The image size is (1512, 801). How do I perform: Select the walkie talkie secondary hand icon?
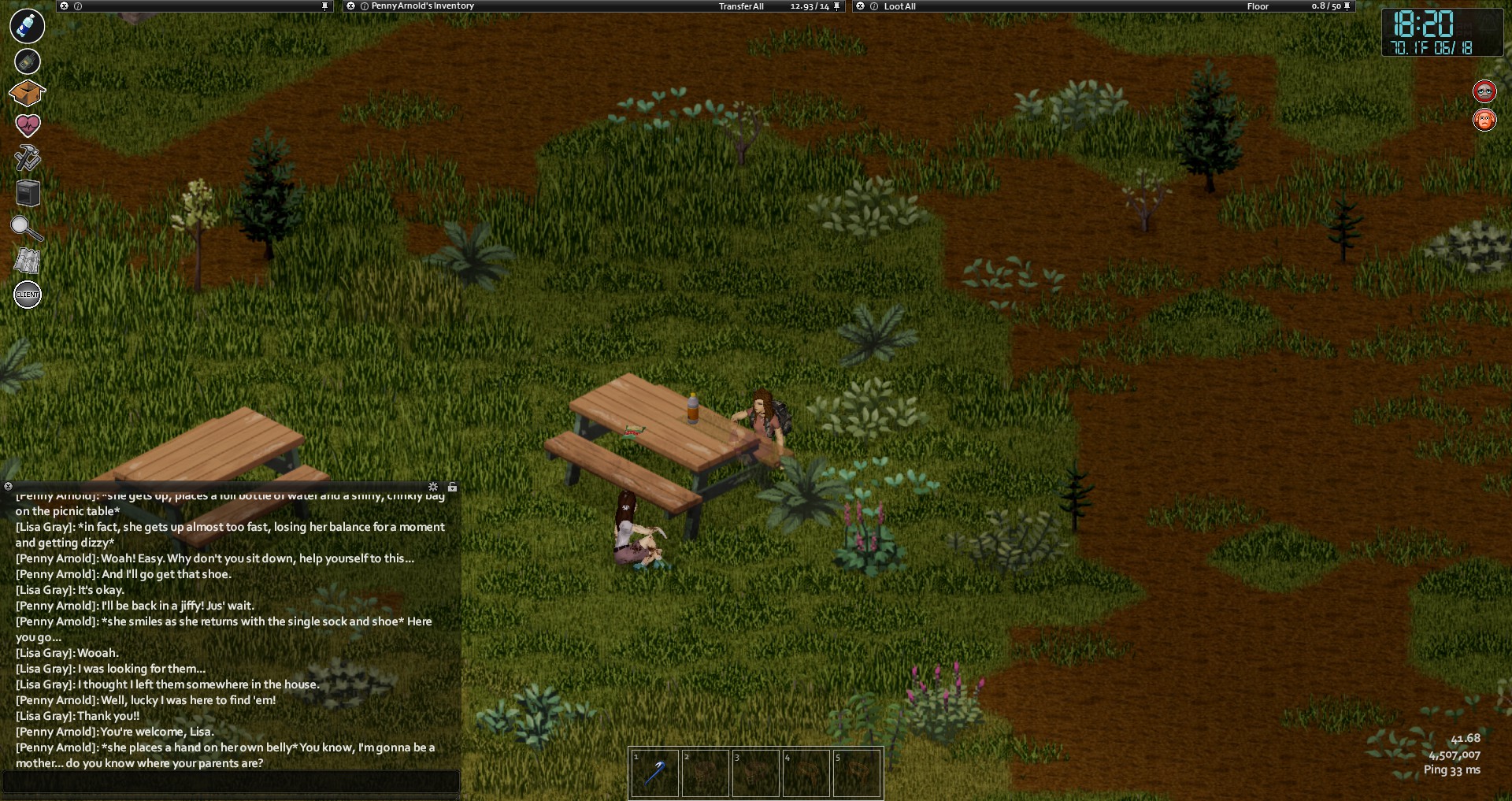click(27, 61)
